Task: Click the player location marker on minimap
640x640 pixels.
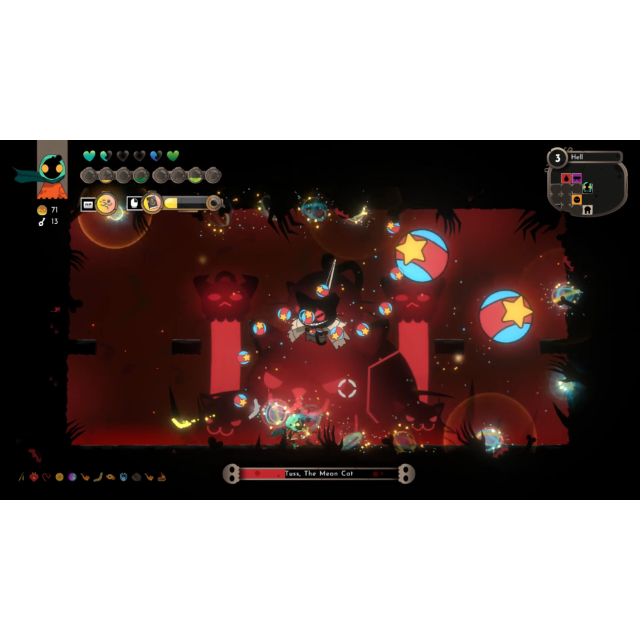Action: pyautogui.click(x=588, y=187)
